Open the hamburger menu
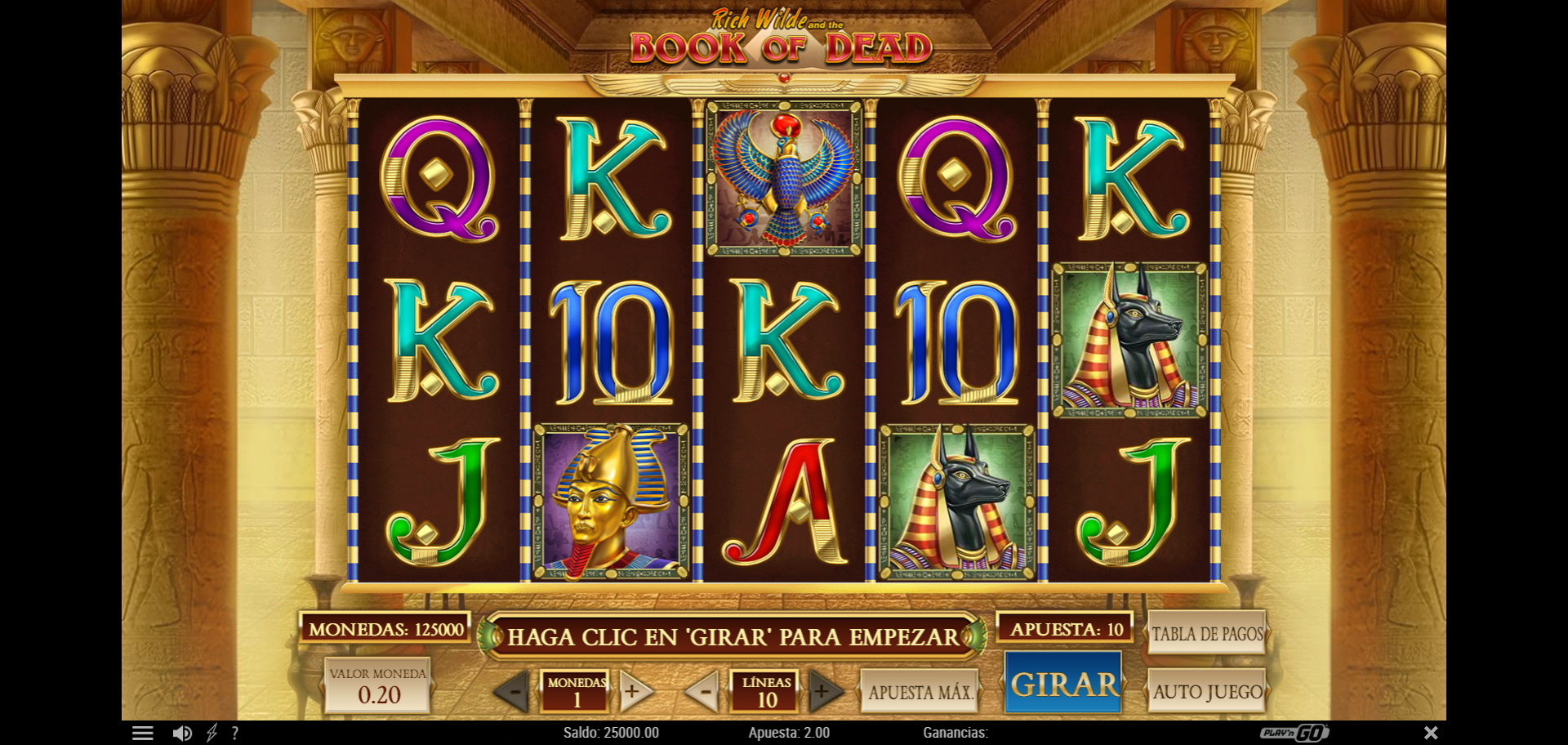This screenshot has width=1568, height=745. (143, 734)
